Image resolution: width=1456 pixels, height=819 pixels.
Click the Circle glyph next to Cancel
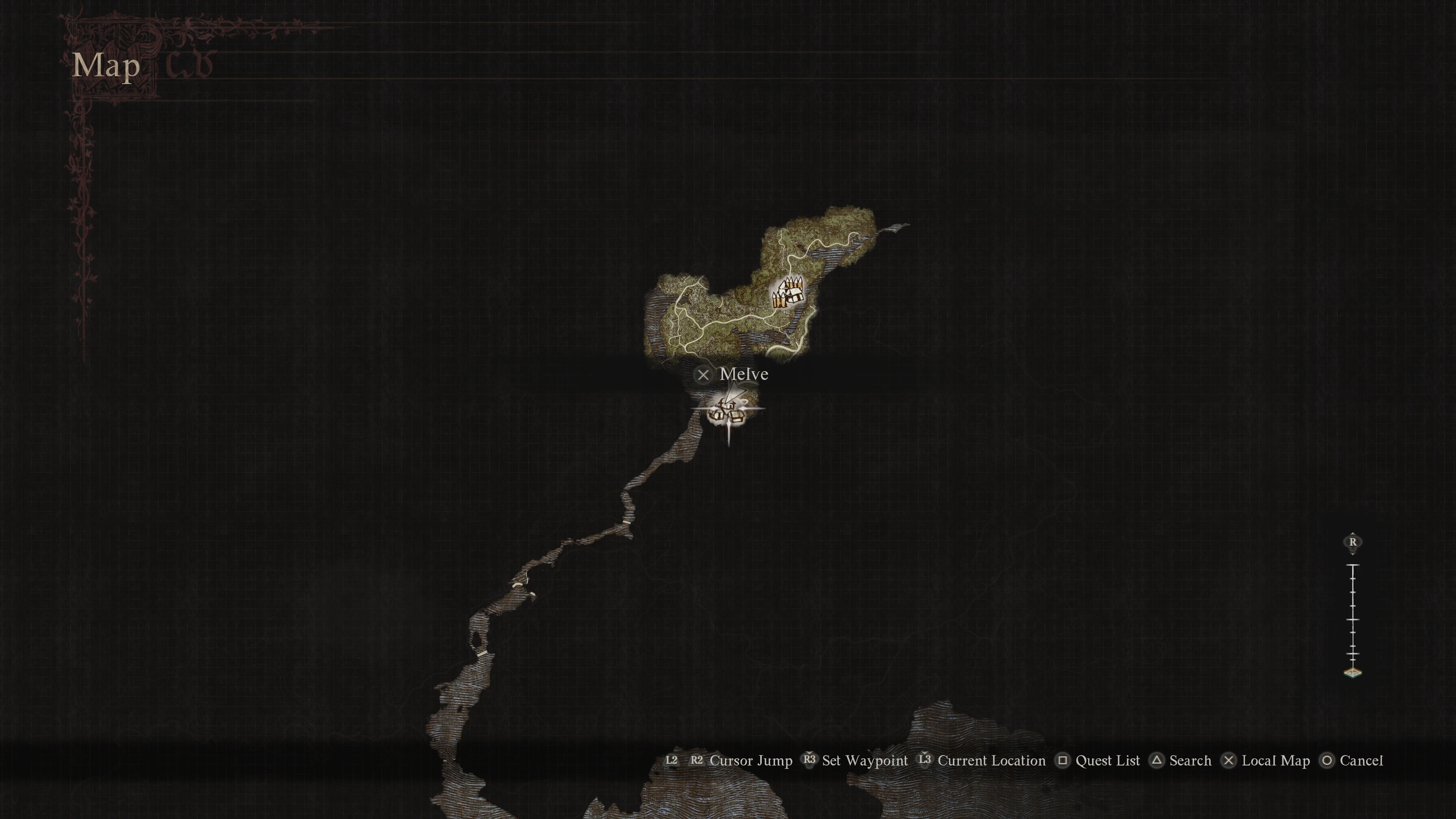click(x=1327, y=761)
